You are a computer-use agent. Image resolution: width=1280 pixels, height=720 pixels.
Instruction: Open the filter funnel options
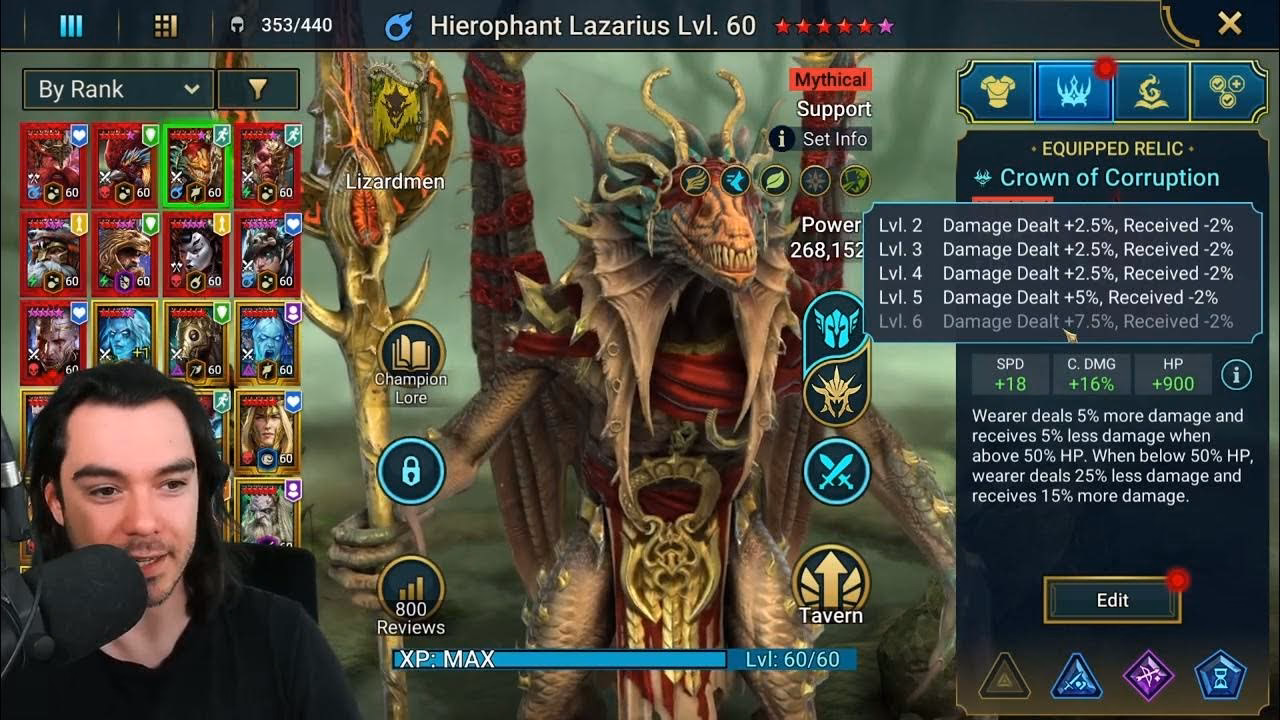click(258, 89)
